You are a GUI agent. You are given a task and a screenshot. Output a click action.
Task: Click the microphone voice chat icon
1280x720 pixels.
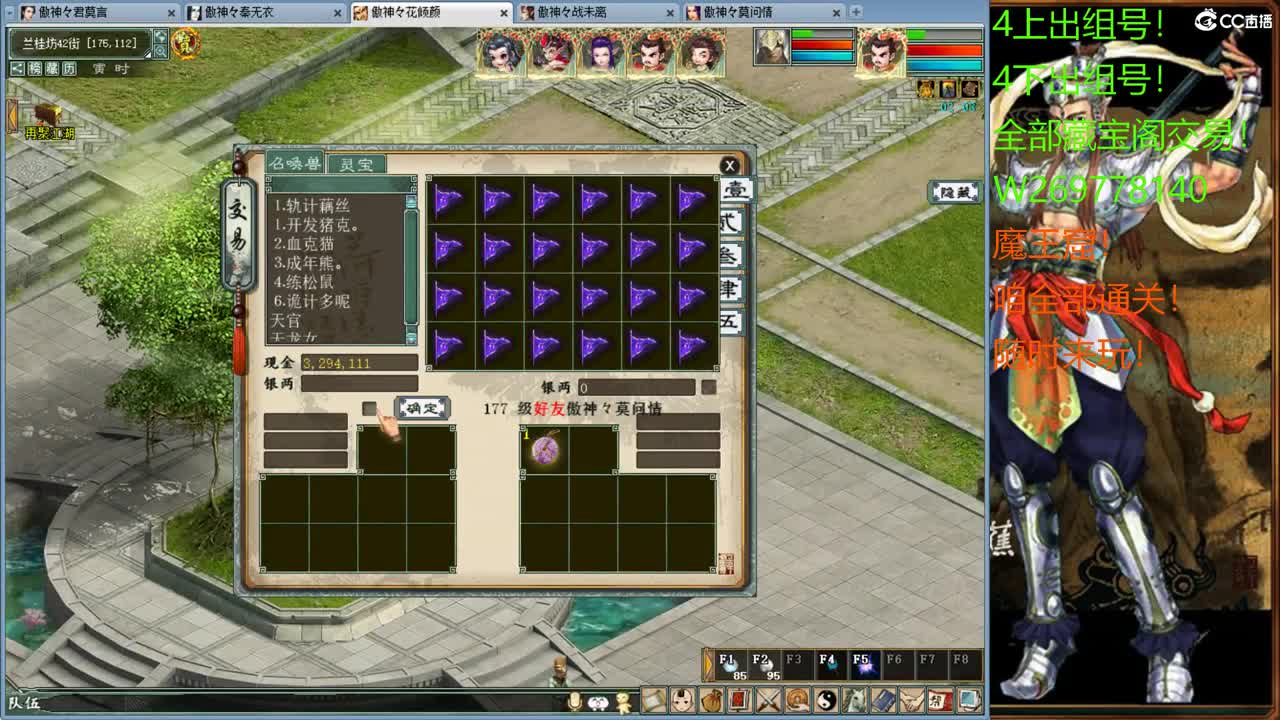click(574, 701)
